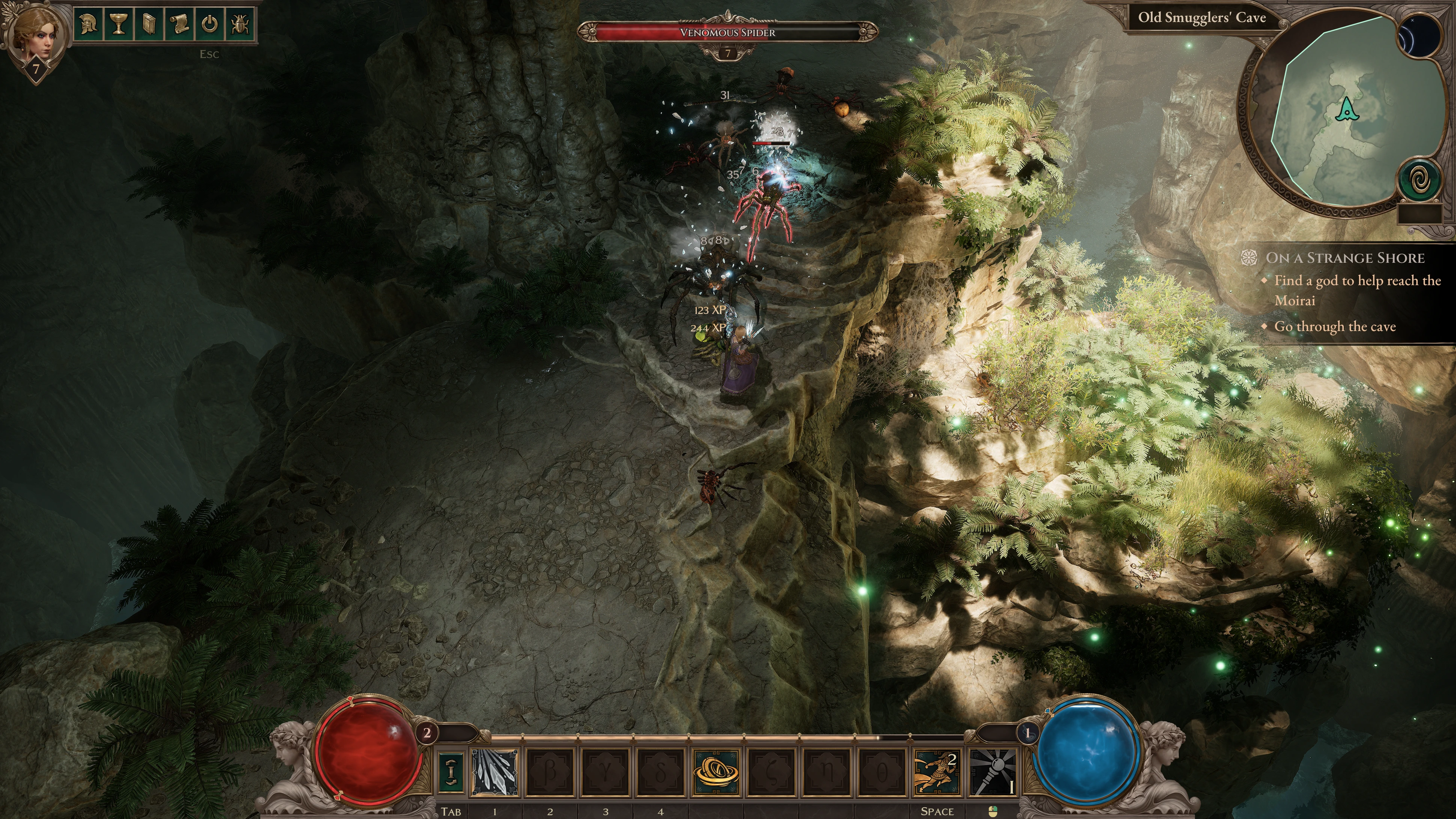Select the staff basic attack skill
This screenshot has height=819, width=1456.
click(993, 772)
